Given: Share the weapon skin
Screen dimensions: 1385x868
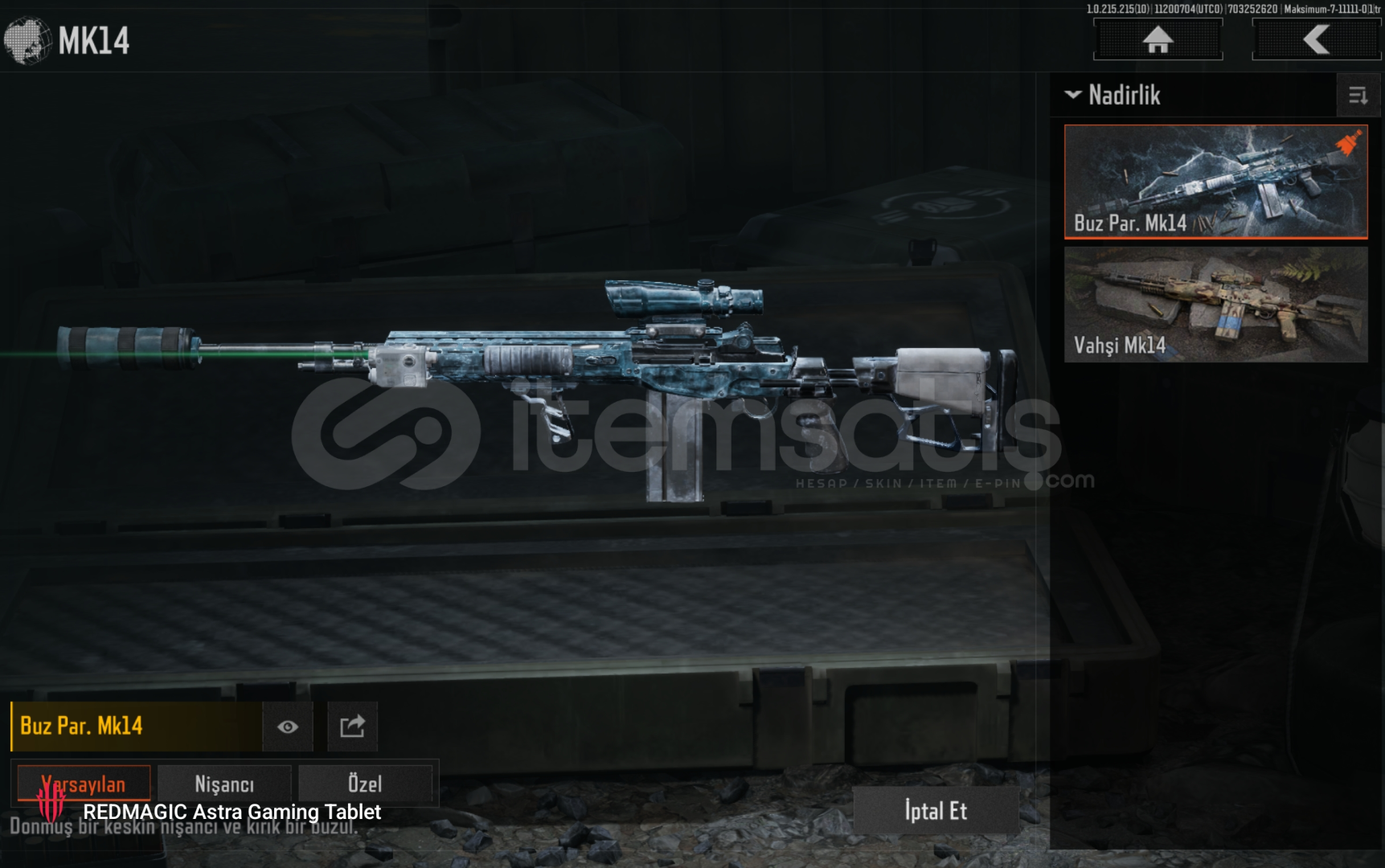Looking at the screenshot, I should (352, 727).
